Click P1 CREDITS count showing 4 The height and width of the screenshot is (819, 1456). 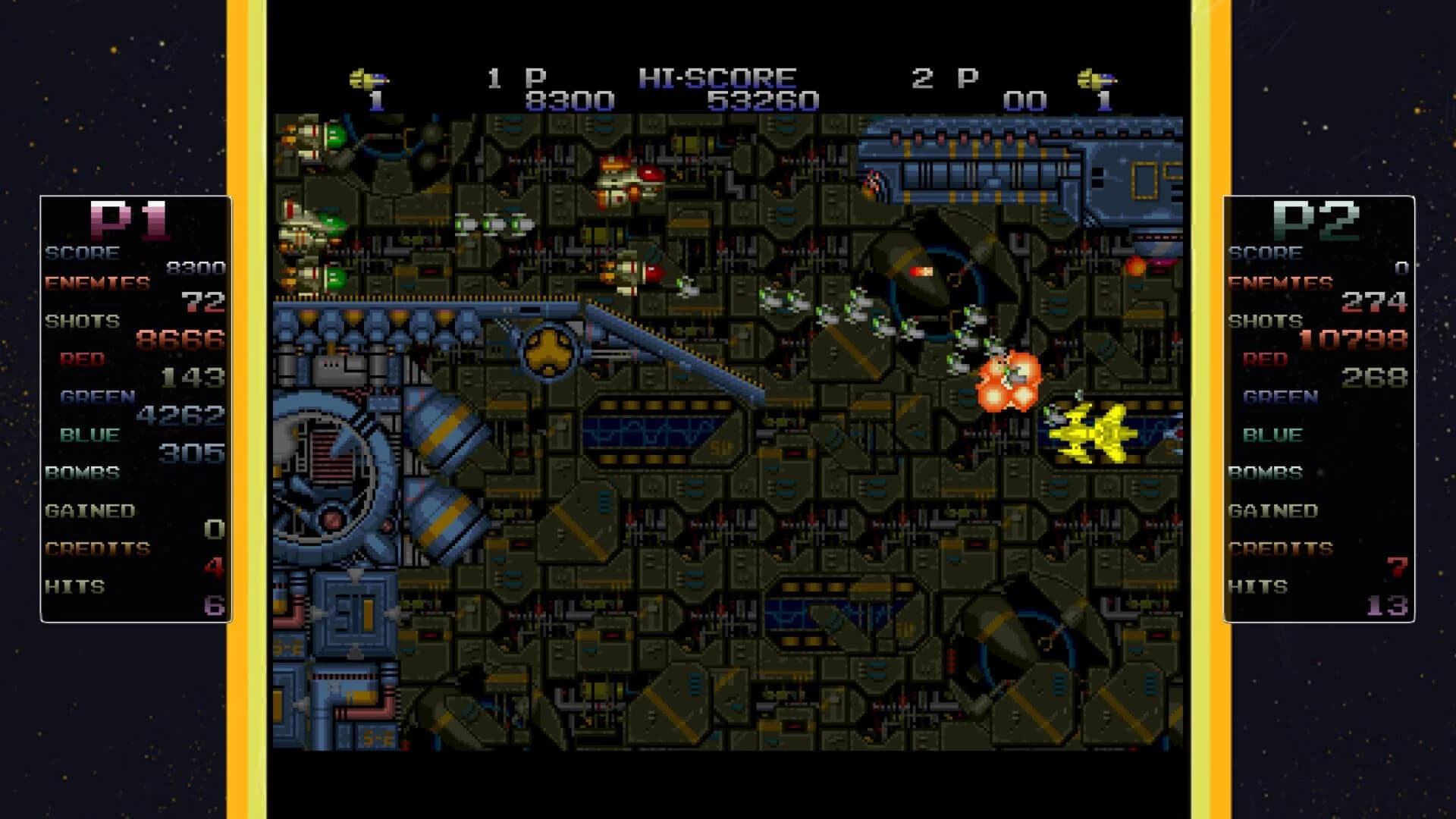(212, 567)
